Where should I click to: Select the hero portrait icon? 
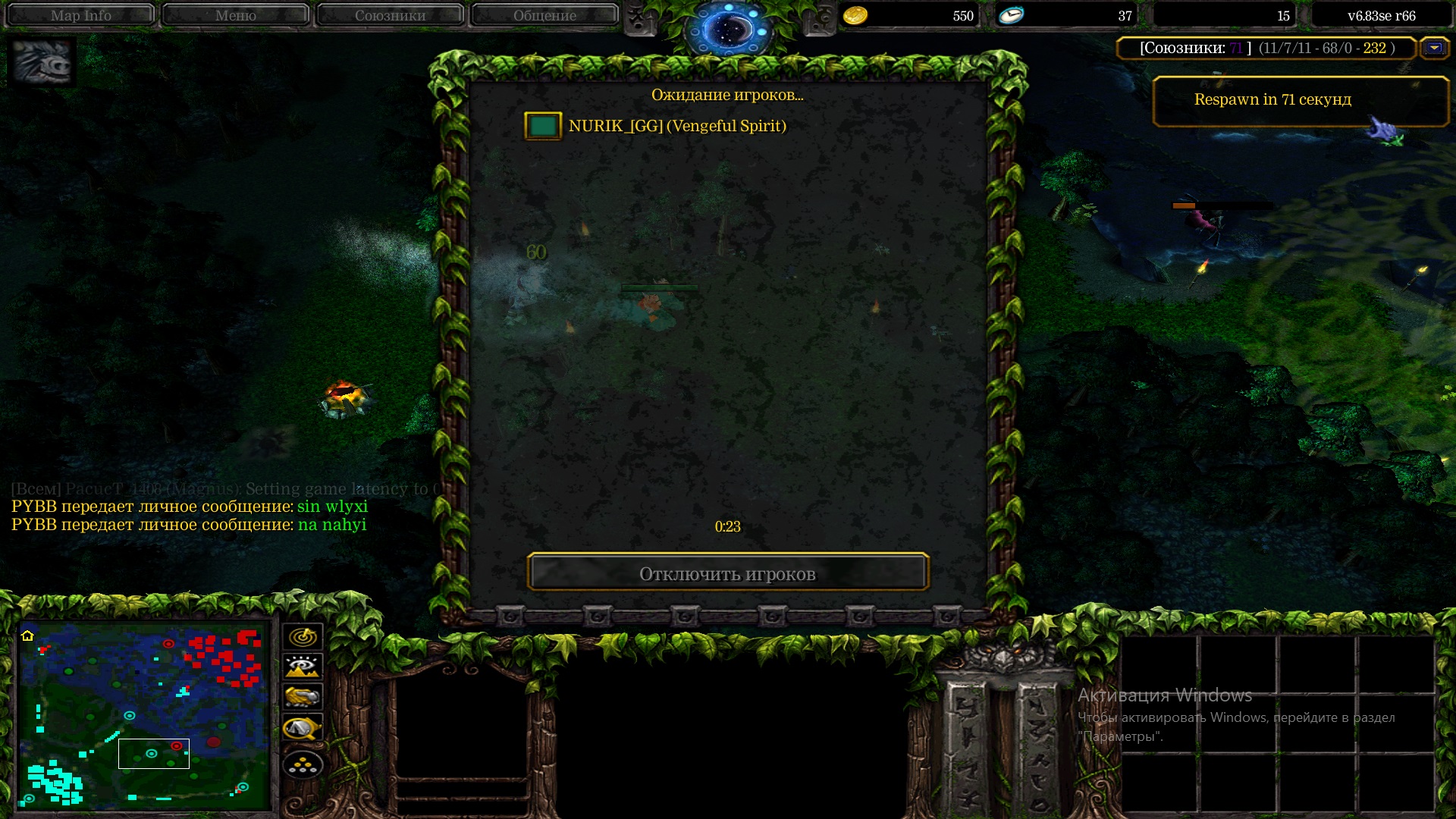[42, 62]
